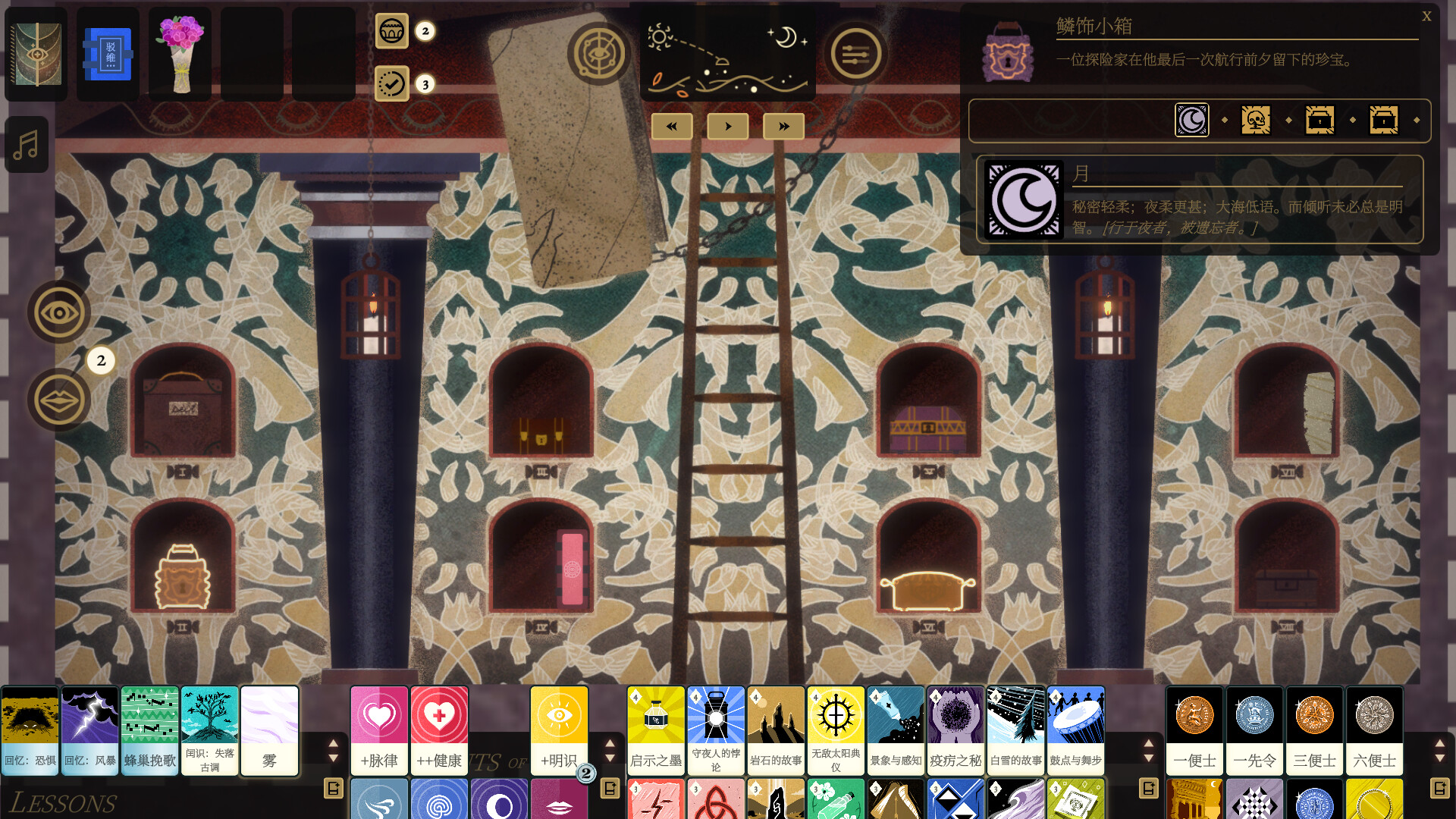1456x819 pixels.
Task: Open the bridge icon showing badge 2
Action: 392,32
